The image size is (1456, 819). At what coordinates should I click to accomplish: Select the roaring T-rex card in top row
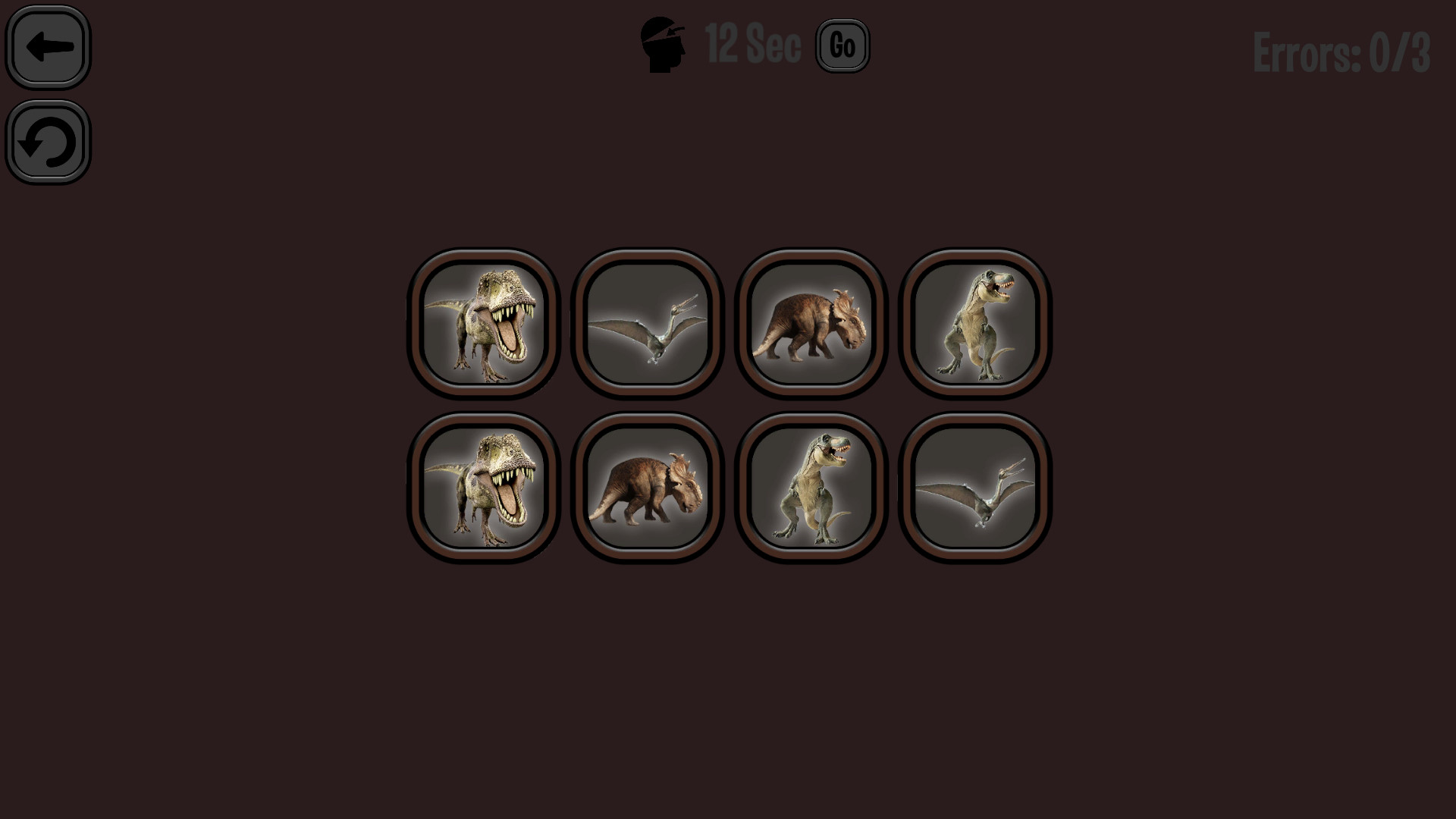tap(484, 322)
